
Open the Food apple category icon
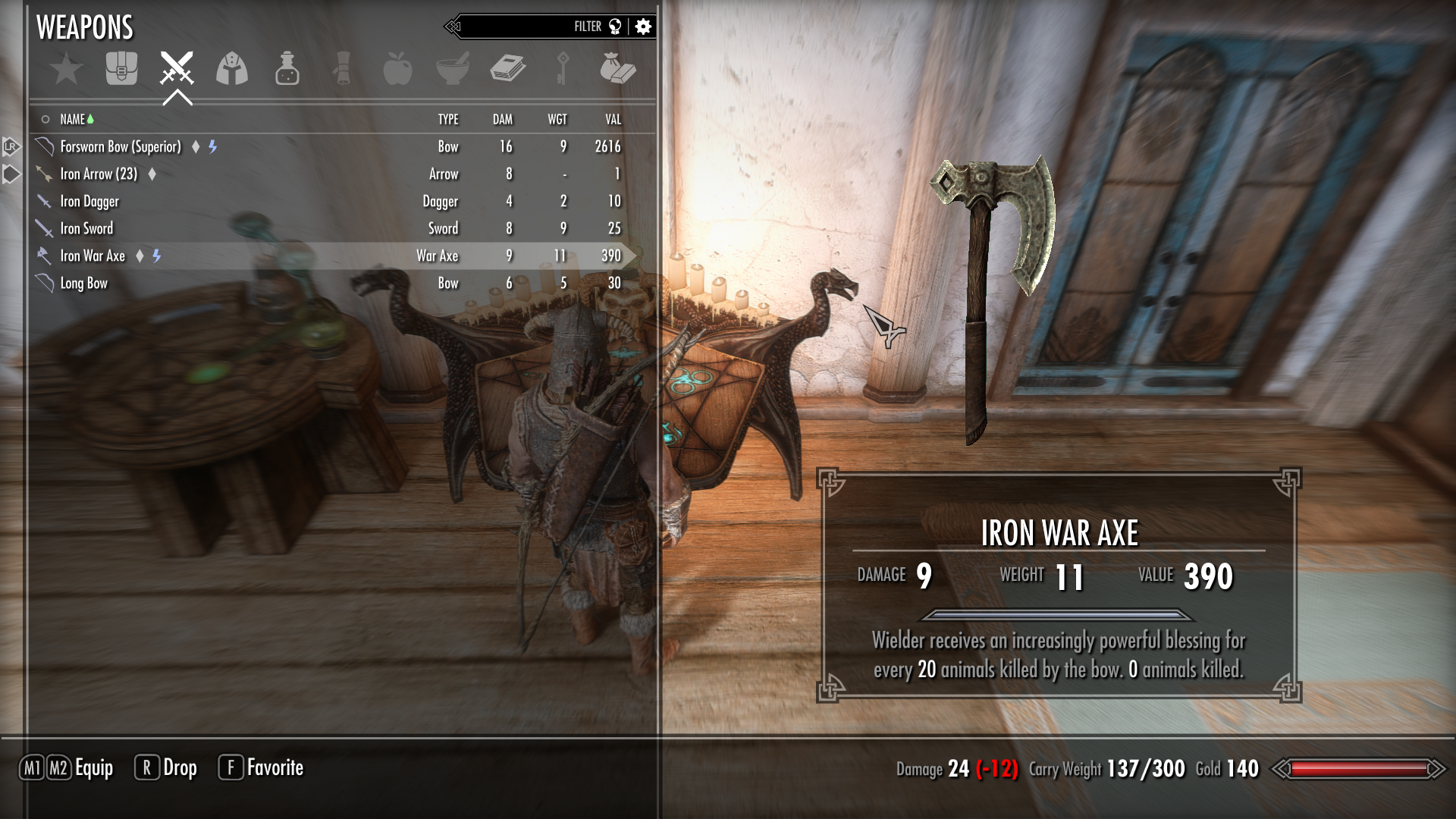tap(397, 68)
